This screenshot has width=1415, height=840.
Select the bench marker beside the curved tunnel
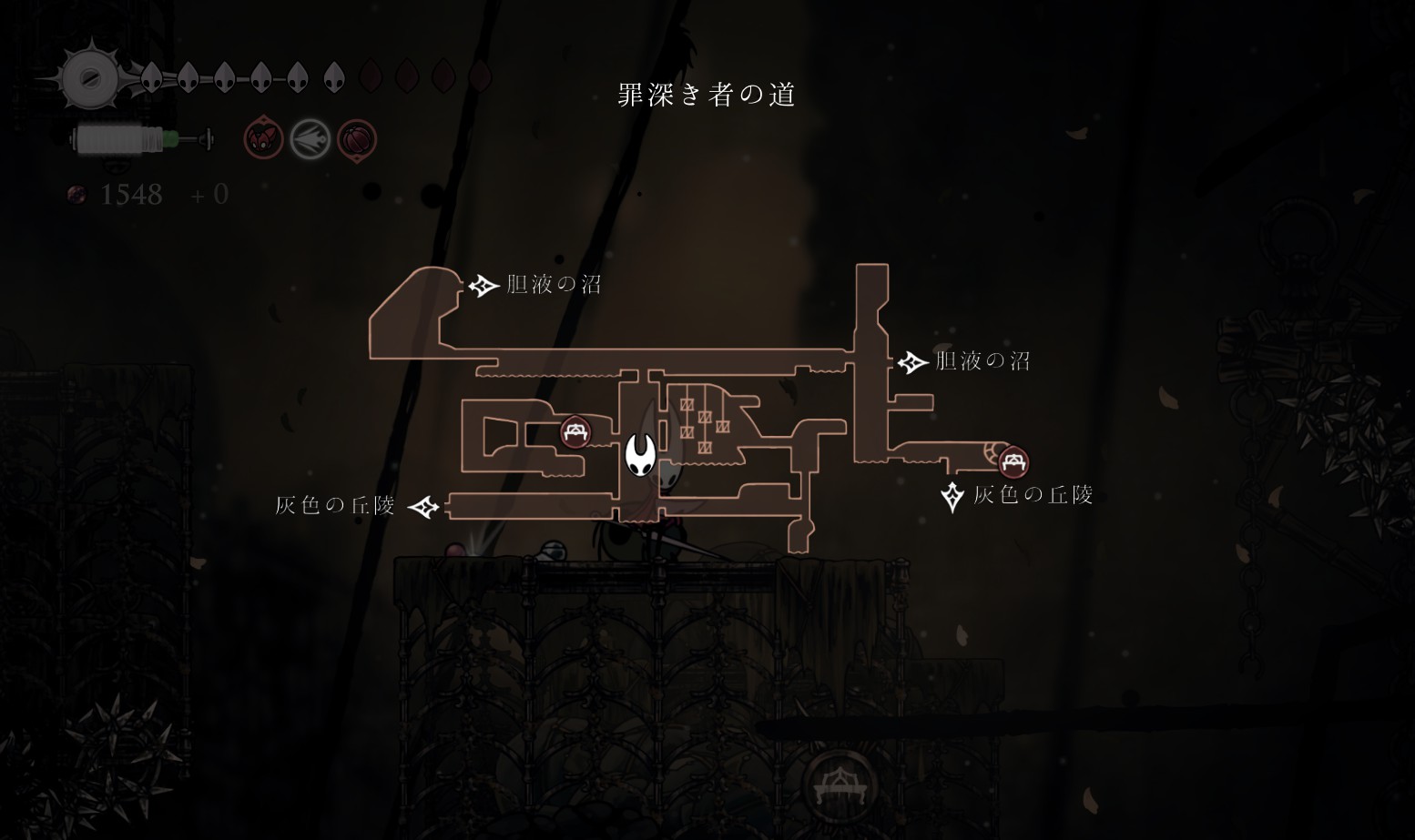(1013, 462)
